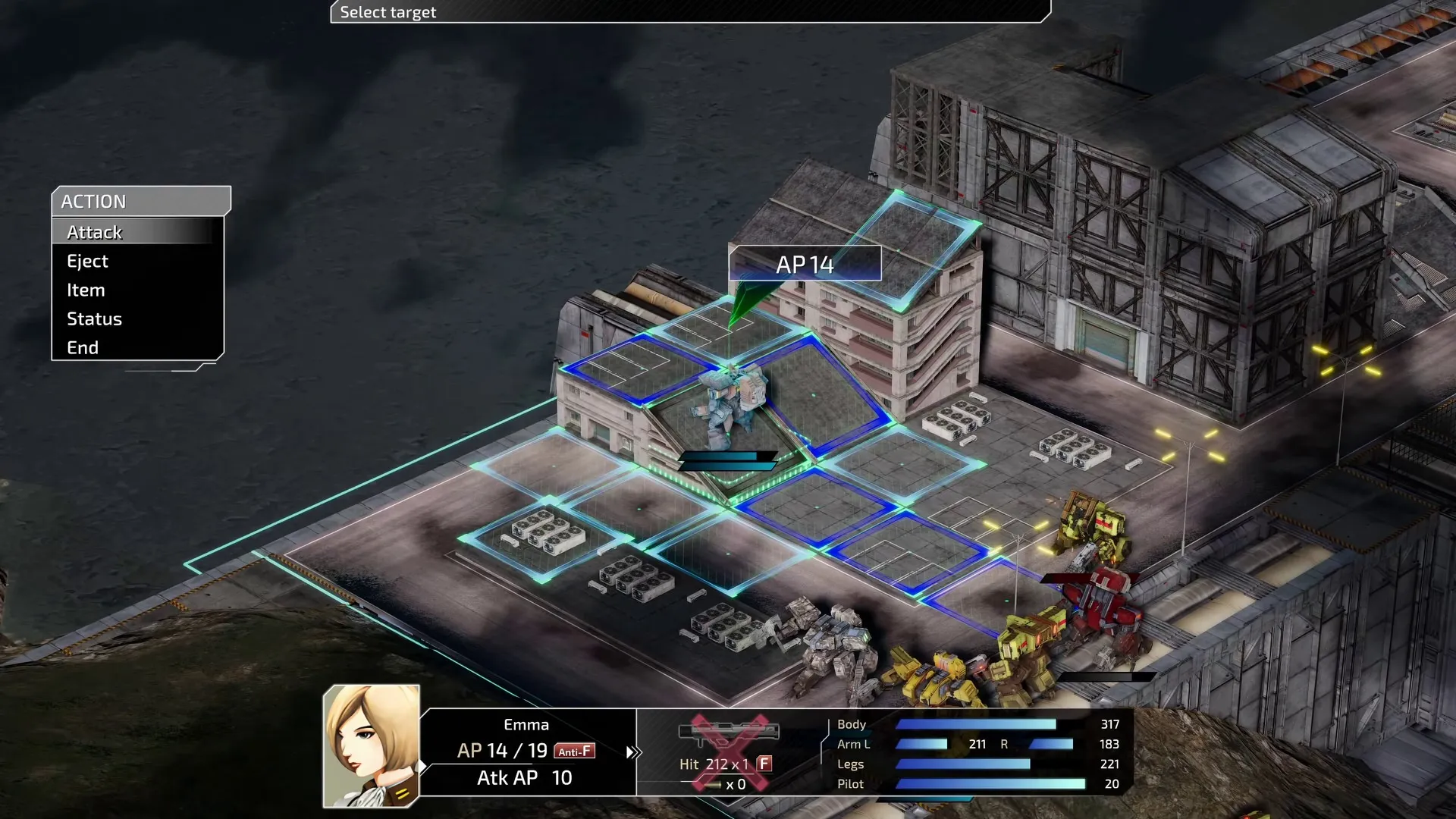Choose End to finish Emma's turn
Viewport: 1456px width, 819px height.
[82, 347]
